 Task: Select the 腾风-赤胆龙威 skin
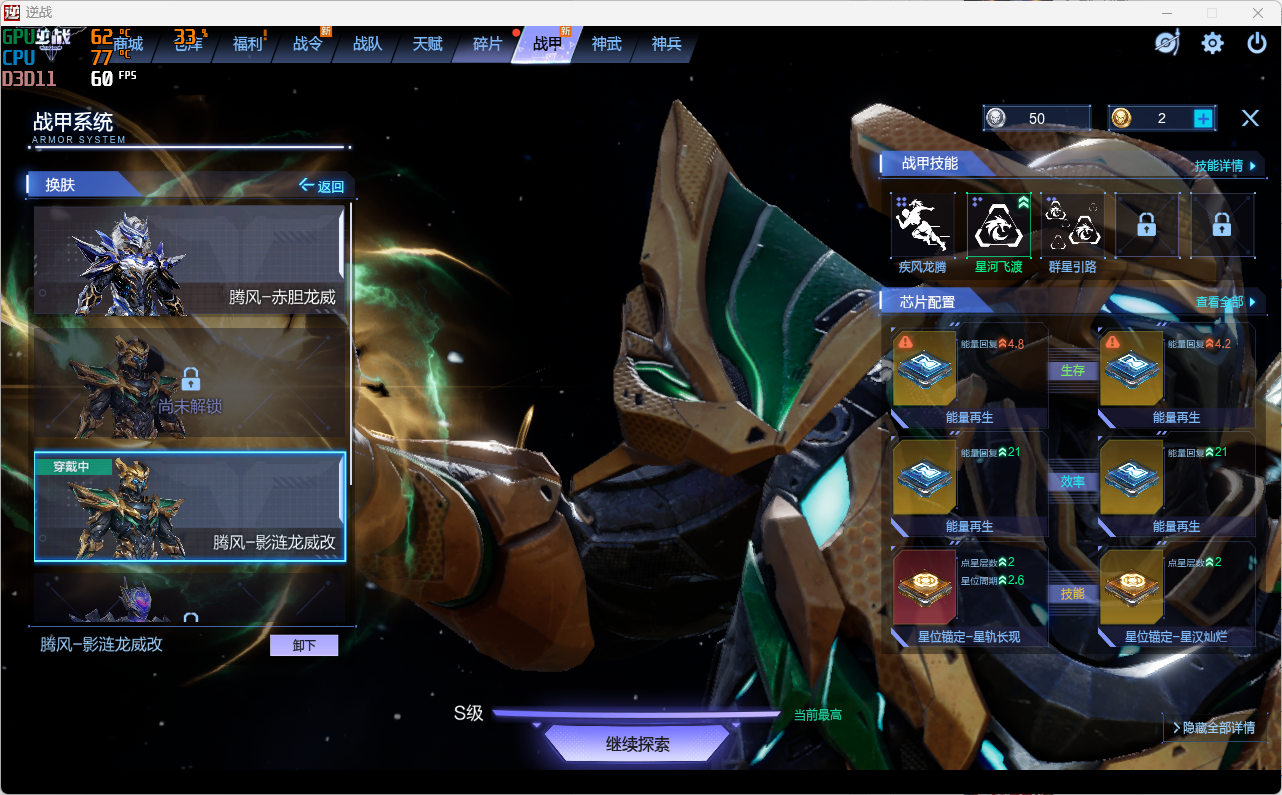(x=189, y=260)
